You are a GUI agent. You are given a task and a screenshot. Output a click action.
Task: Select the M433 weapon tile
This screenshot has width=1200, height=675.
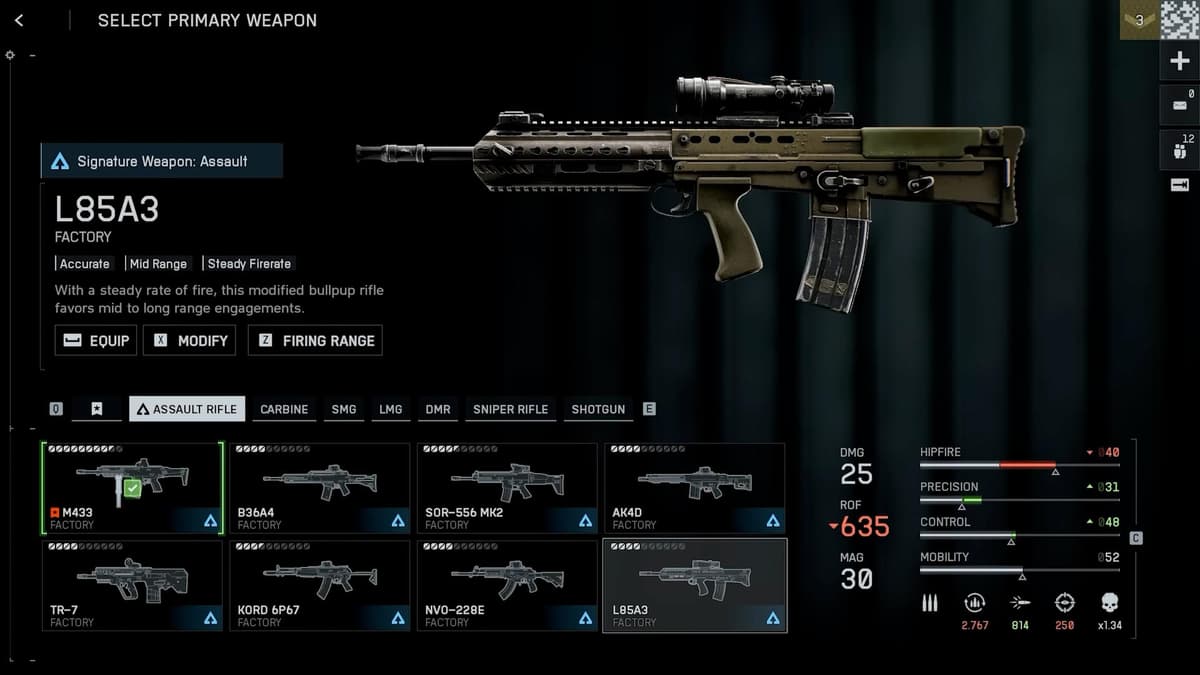pyautogui.click(x=132, y=488)
